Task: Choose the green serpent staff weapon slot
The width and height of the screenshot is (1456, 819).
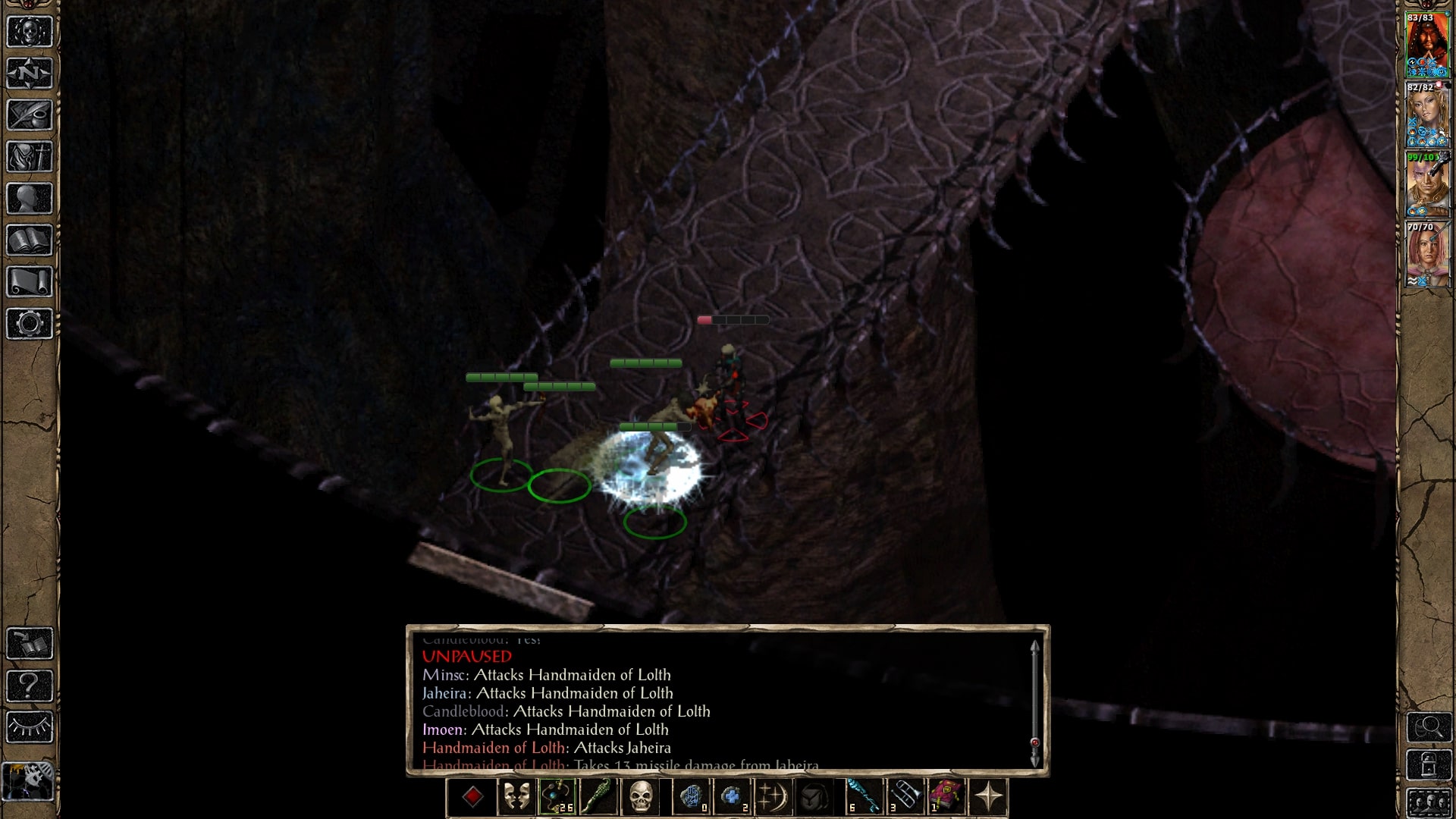Action: pos(598,798)
